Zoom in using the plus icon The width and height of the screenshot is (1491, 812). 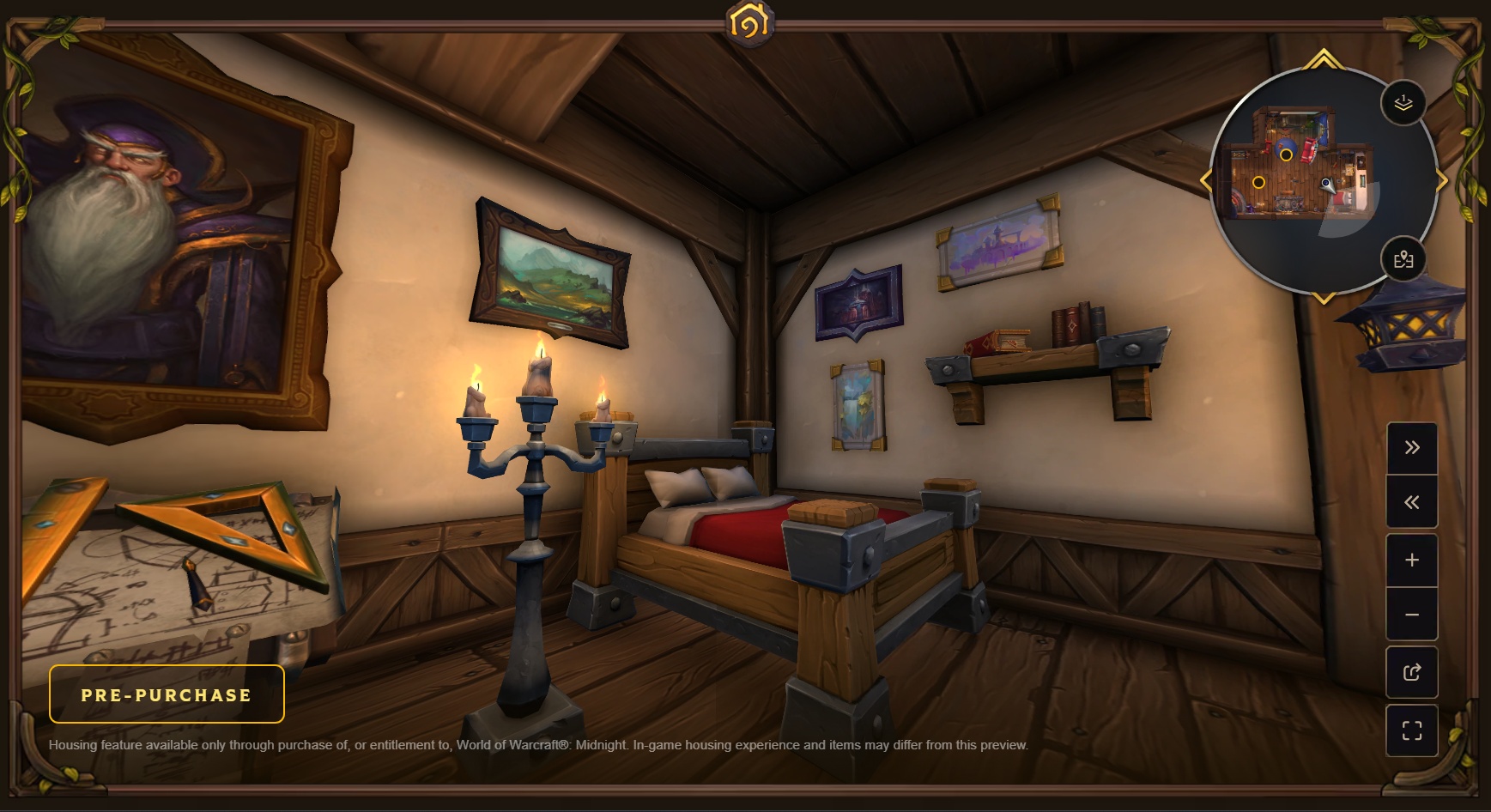pyautogui.click(x=1413, y=560)
